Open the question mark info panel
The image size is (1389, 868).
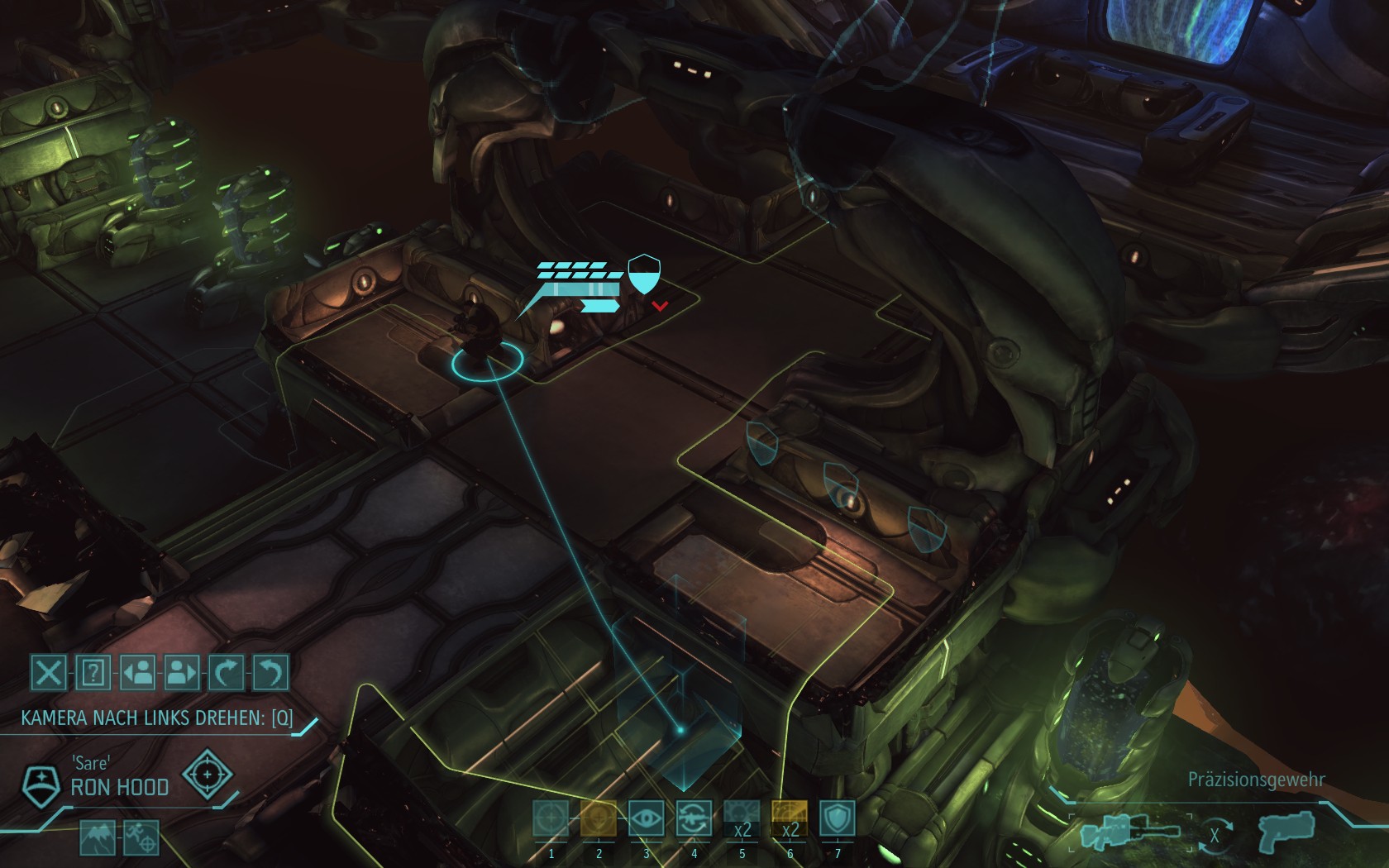coord(93,673)
